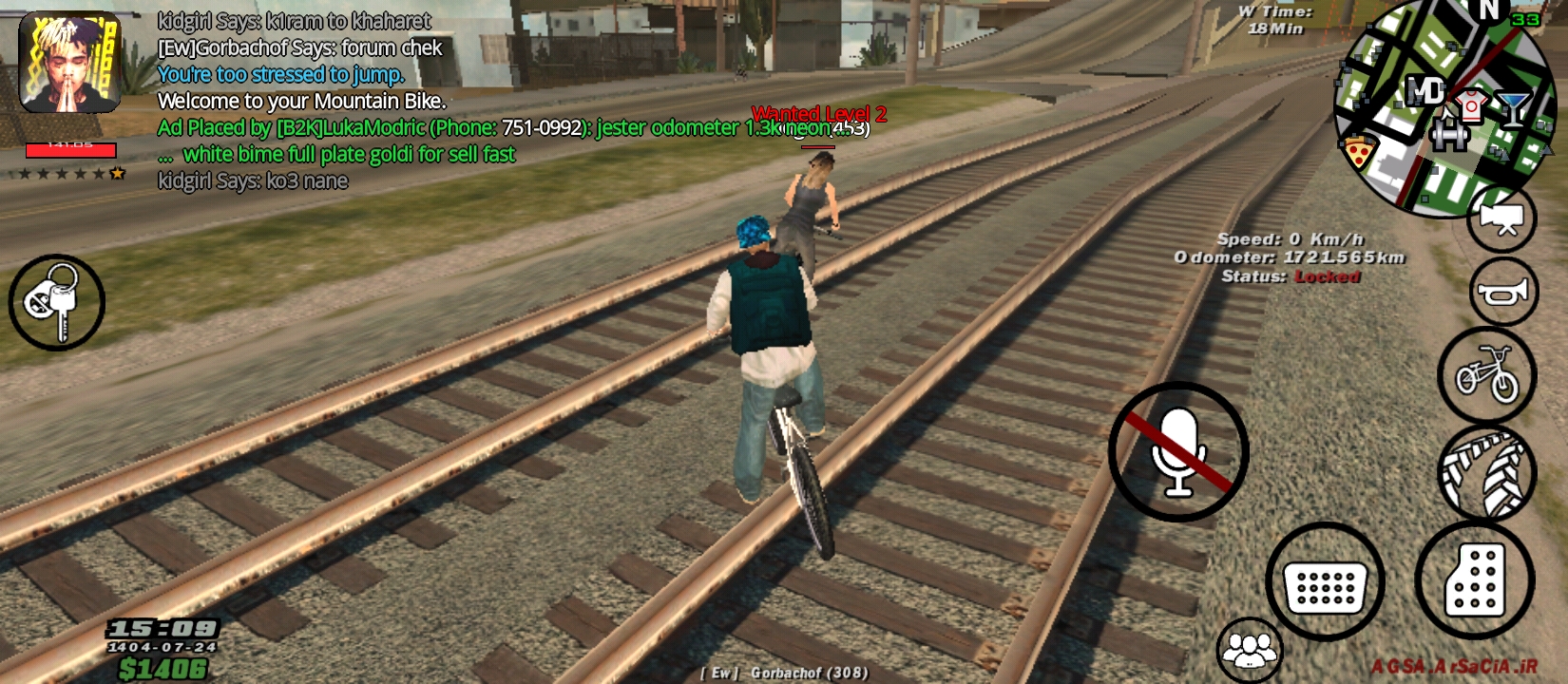
Task: Sound the horn button
Action: (1502, 292)
